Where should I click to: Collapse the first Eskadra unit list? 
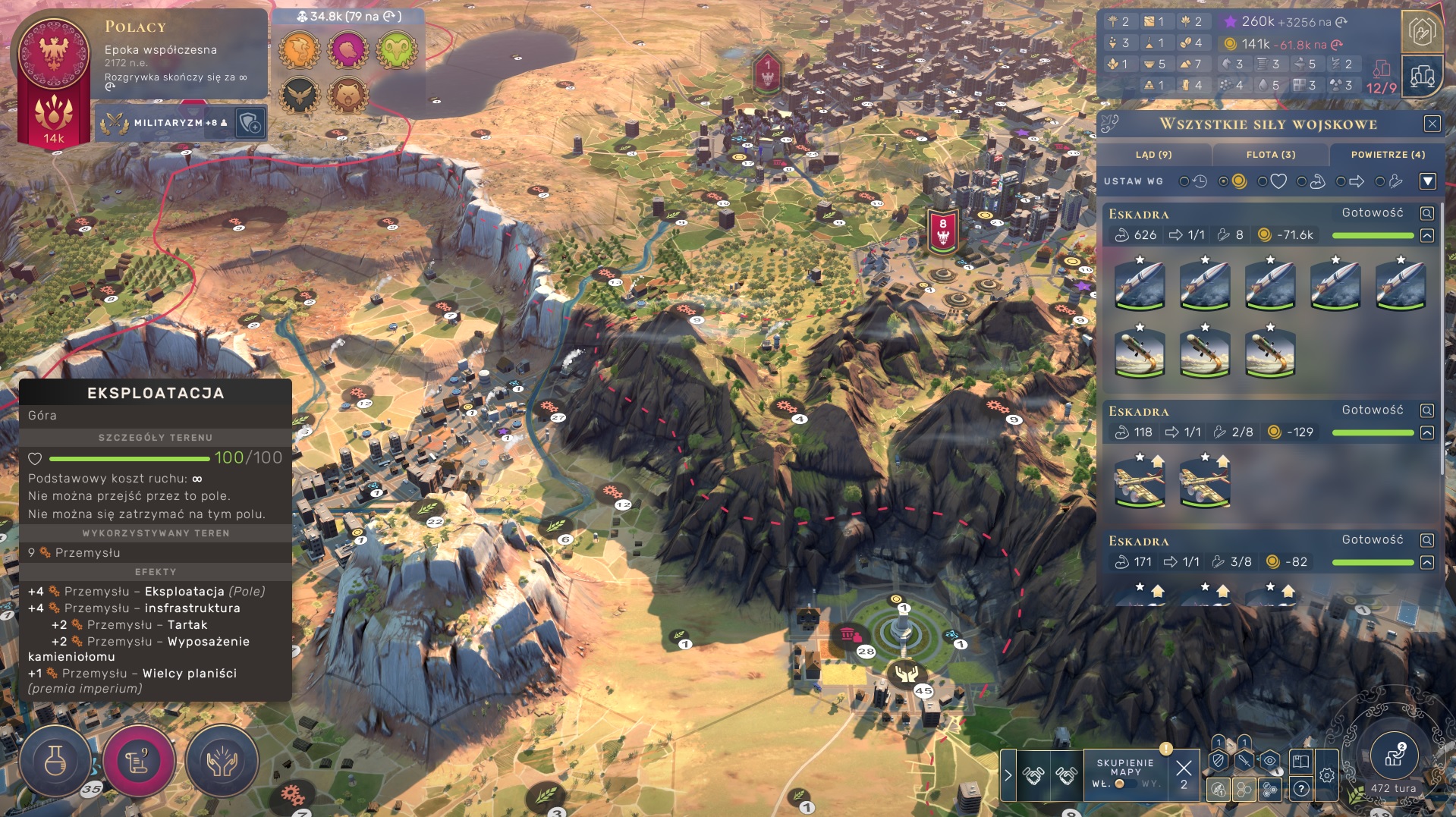click(x=1426, y=235)
